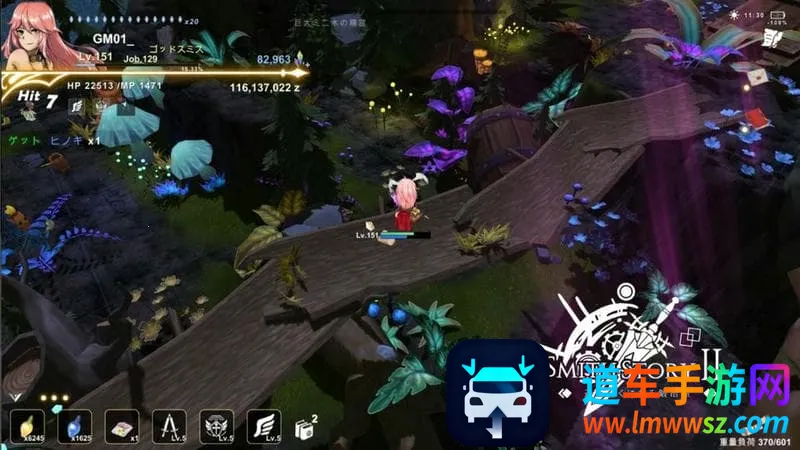The width and height of the screenshot is (800, 450).
Task: Open the white scroll menu icon
Action: 771,38
